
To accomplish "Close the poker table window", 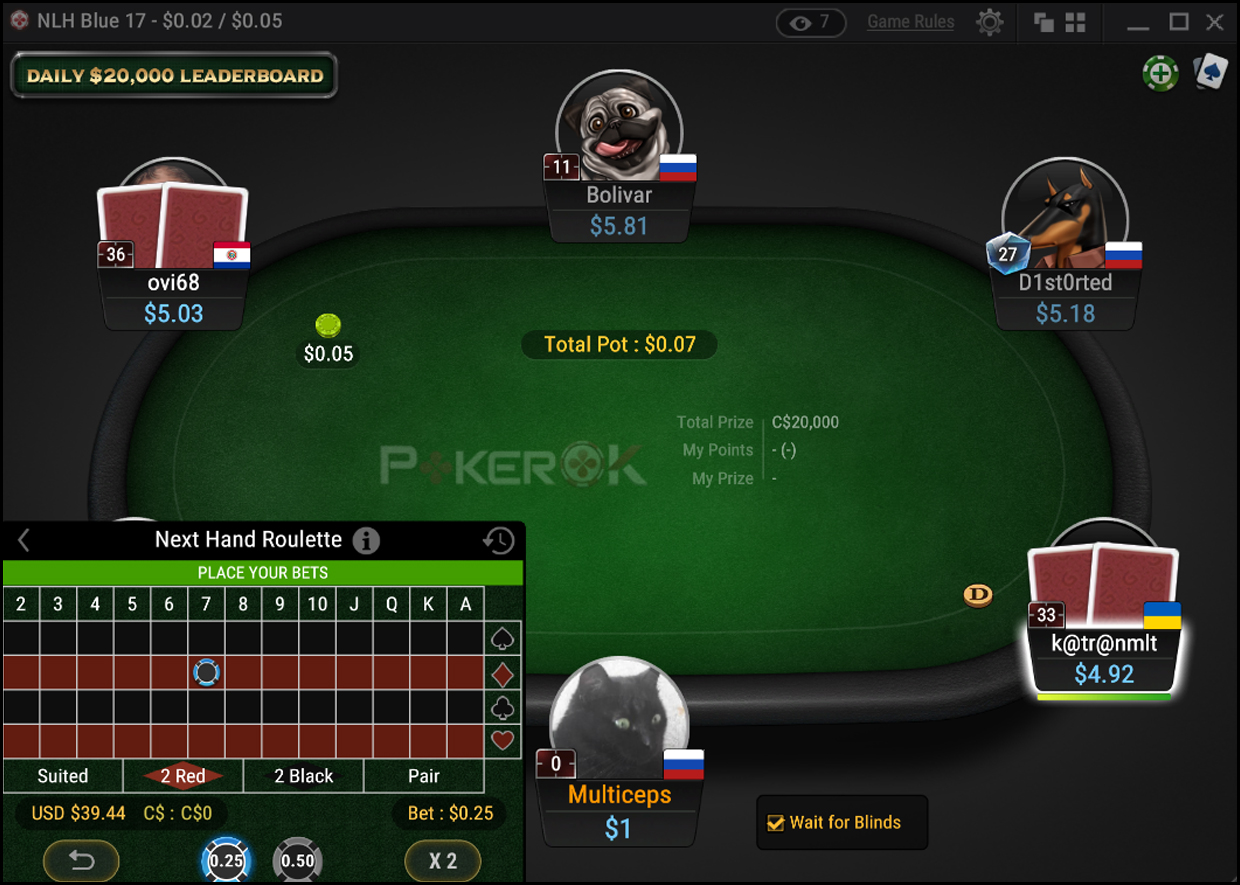I will [1215, 22].
